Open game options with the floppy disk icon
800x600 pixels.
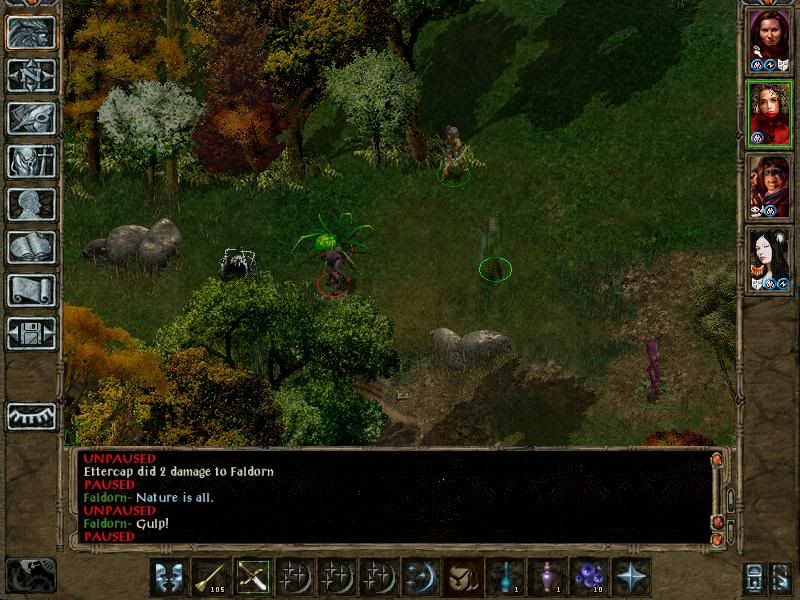tap(31, 333)
